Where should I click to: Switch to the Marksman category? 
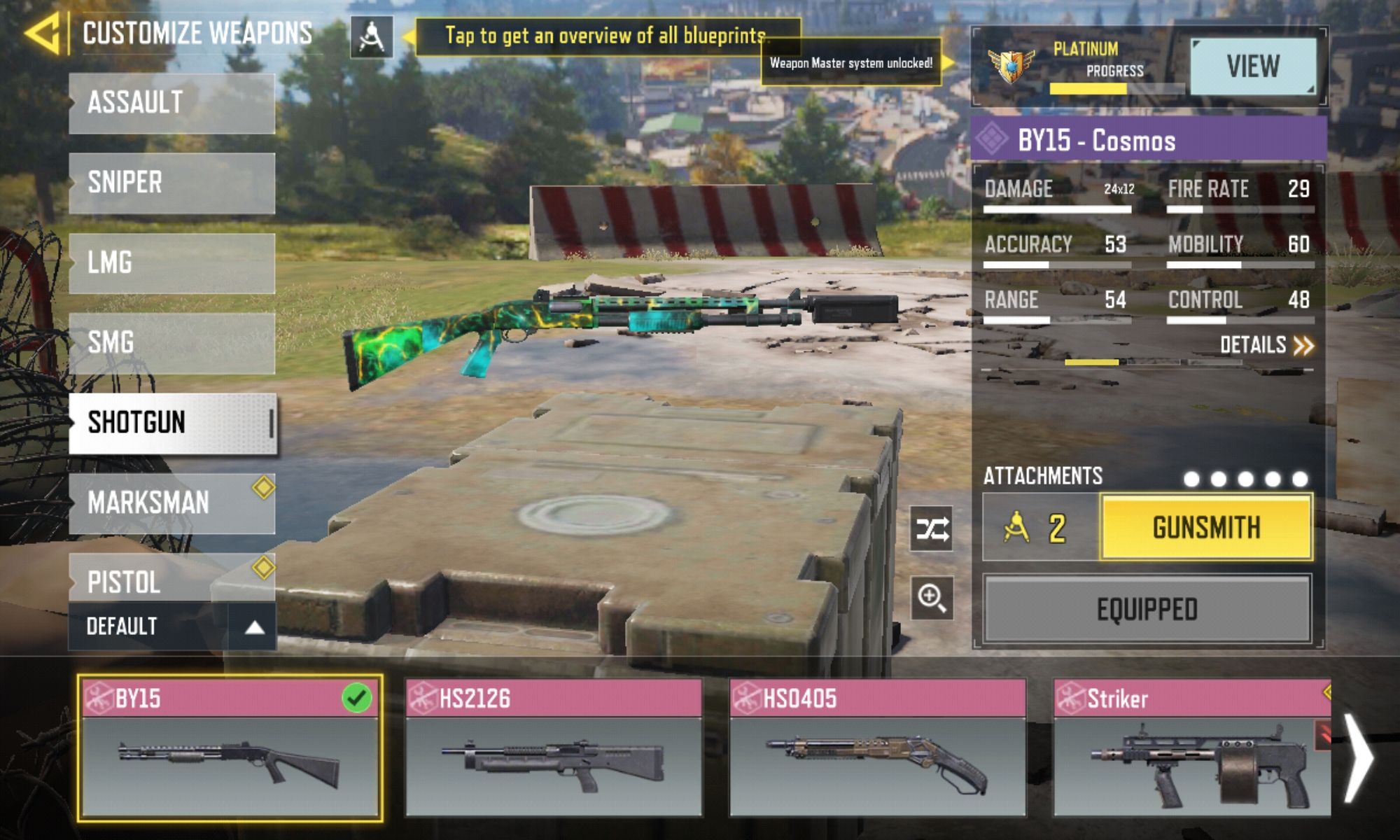coord(171,503)
